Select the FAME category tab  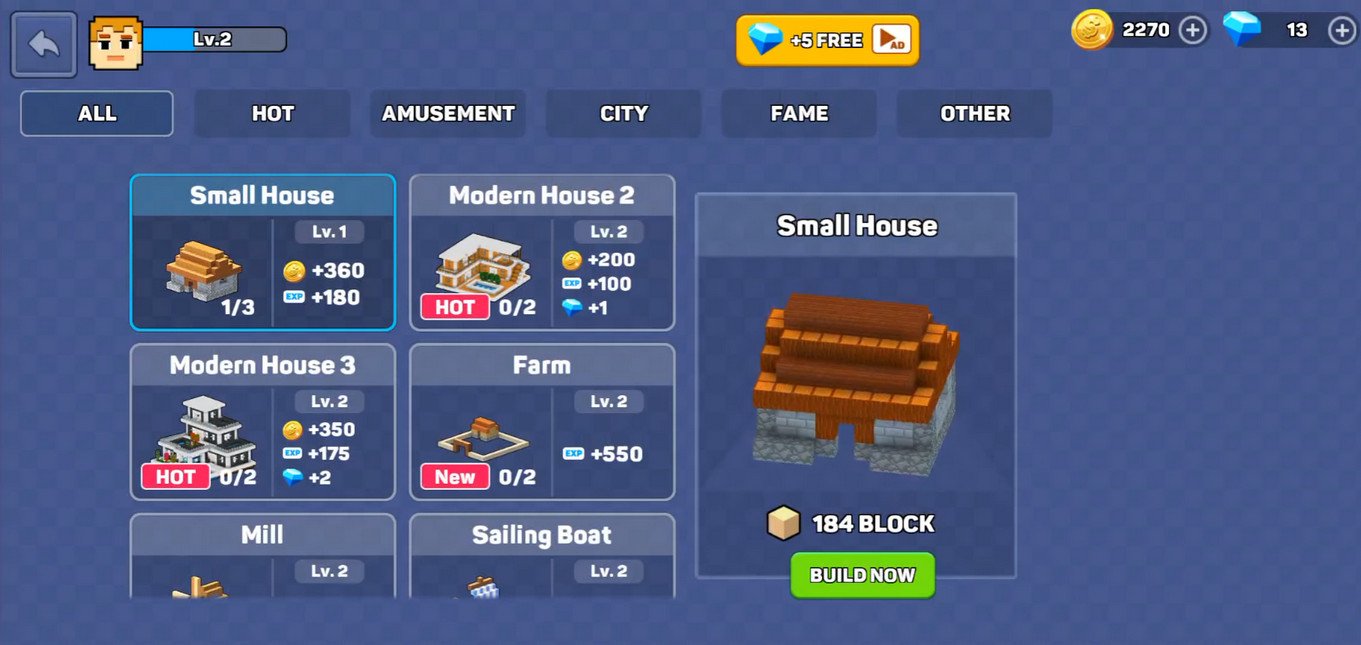(x=799, y=114)
